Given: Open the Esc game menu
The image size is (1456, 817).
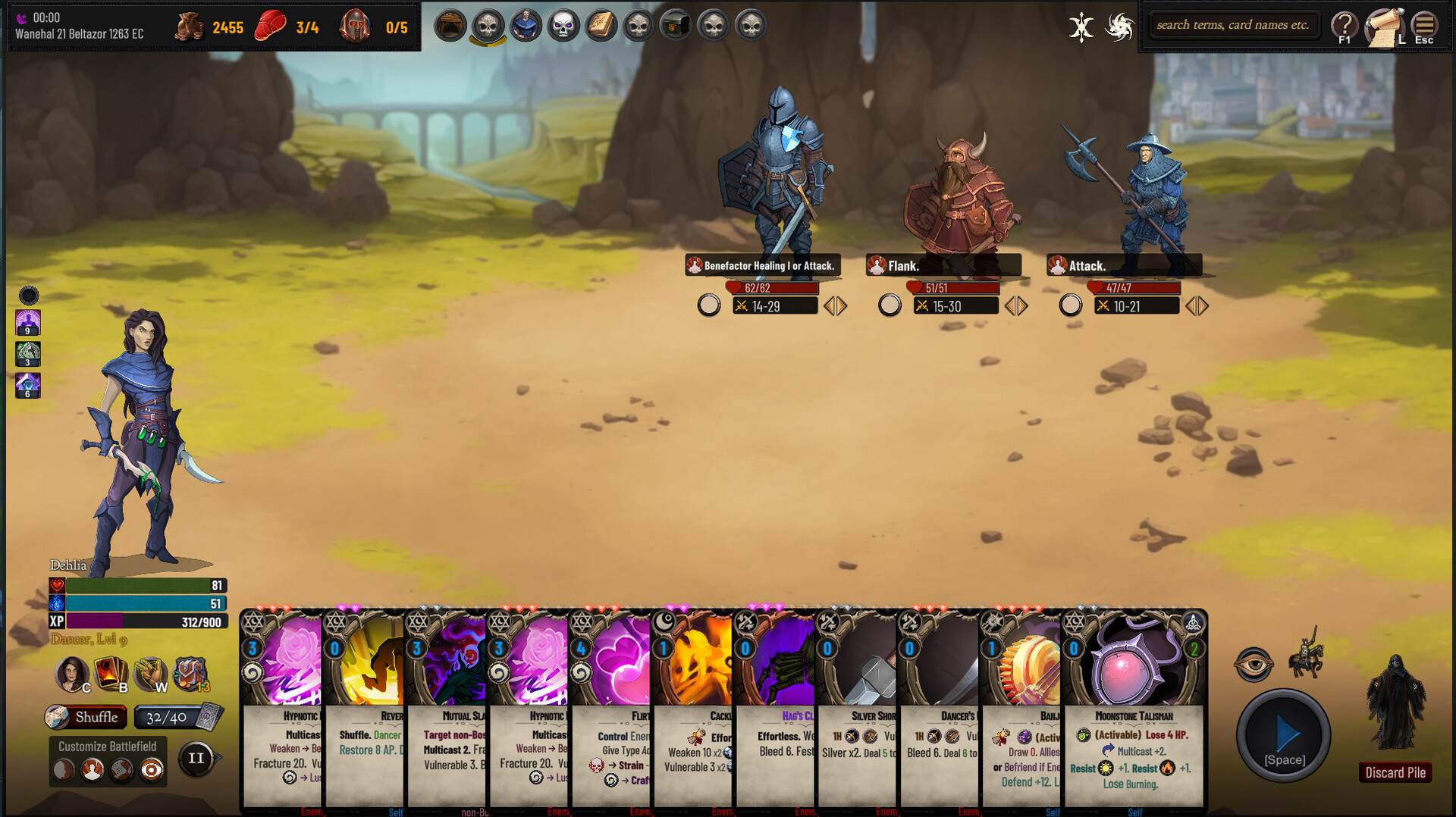Looking at the screenshot, I should (1424, 24).
